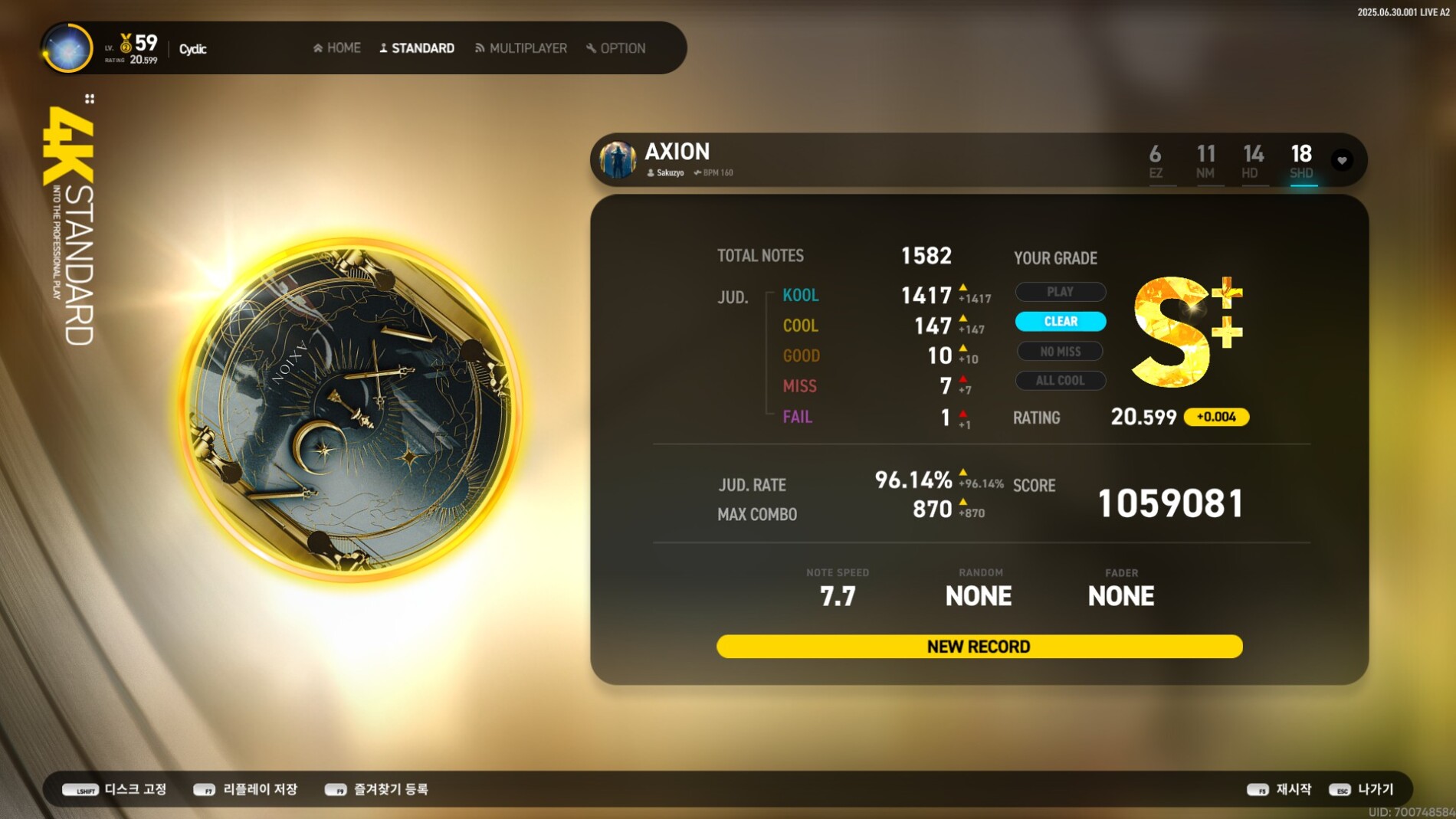
Task: Click the 디스크 고정 option
Action: point(115,789)
